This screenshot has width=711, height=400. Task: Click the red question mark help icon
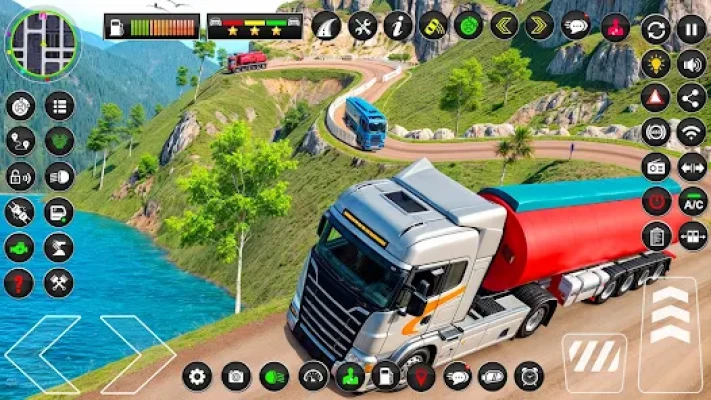coord(19,283)
